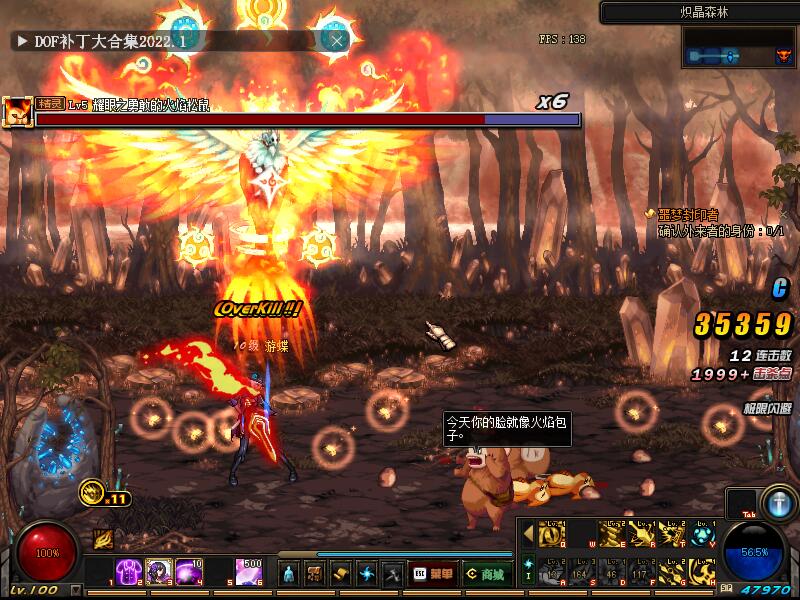Open the dropdown next to Lv.100
Screen dimensions: 800x600
tap(77, 591)
